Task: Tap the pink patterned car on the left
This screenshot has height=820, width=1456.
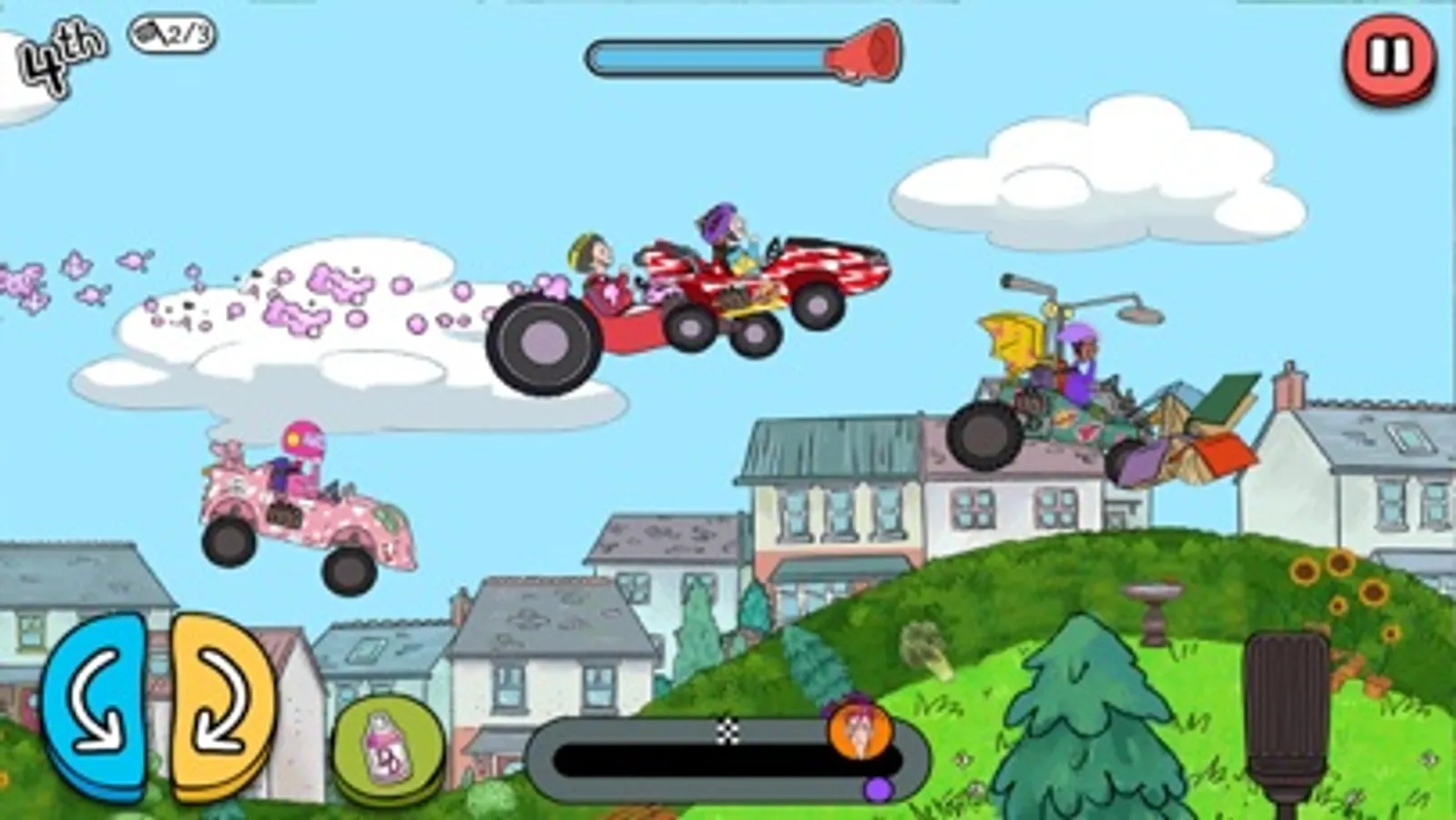Action: coord(300,510)
